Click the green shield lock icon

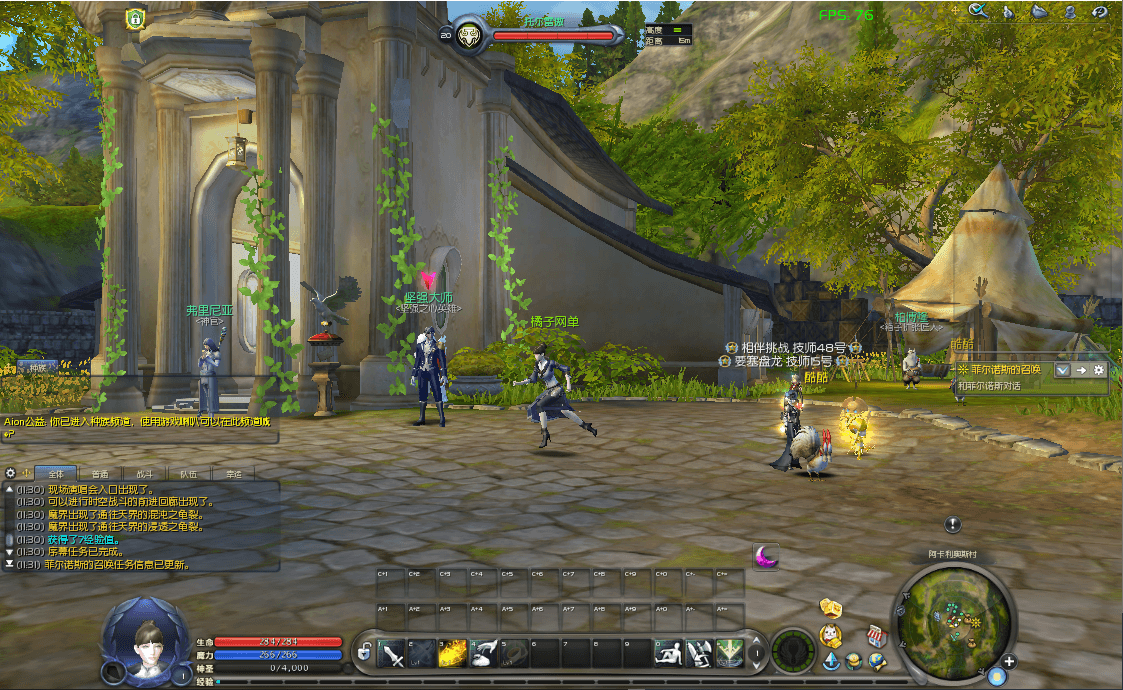(x=135, y=18)
